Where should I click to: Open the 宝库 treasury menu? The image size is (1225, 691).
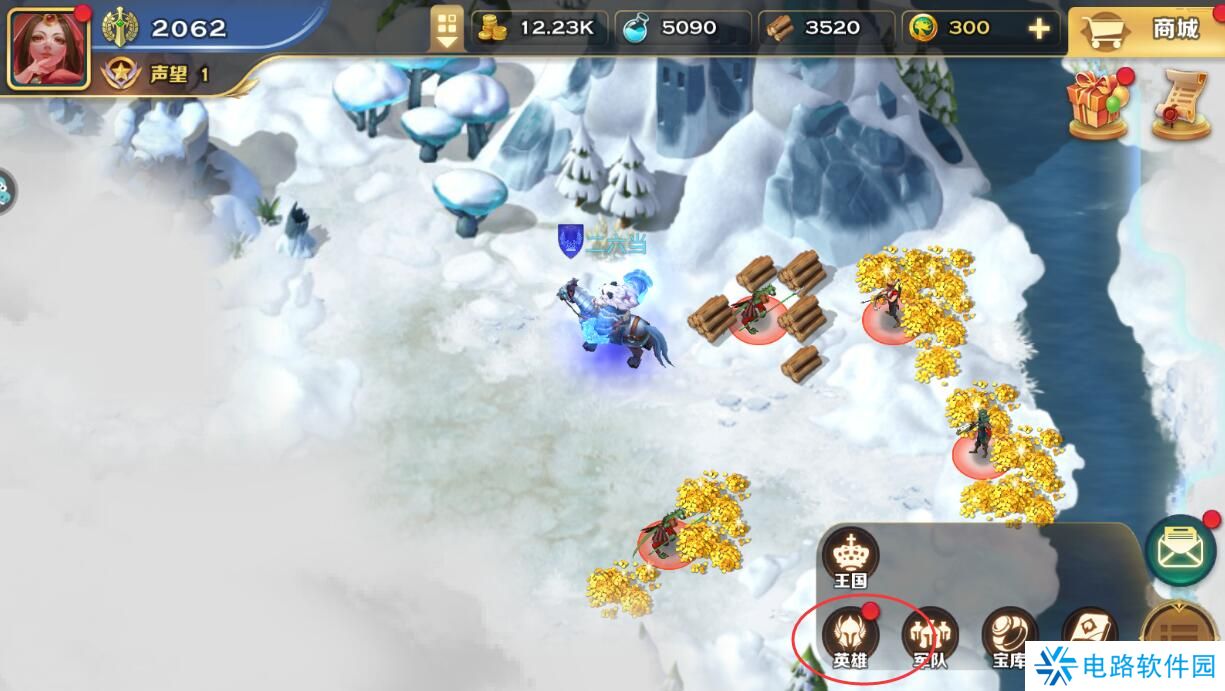pos(1009,637)
